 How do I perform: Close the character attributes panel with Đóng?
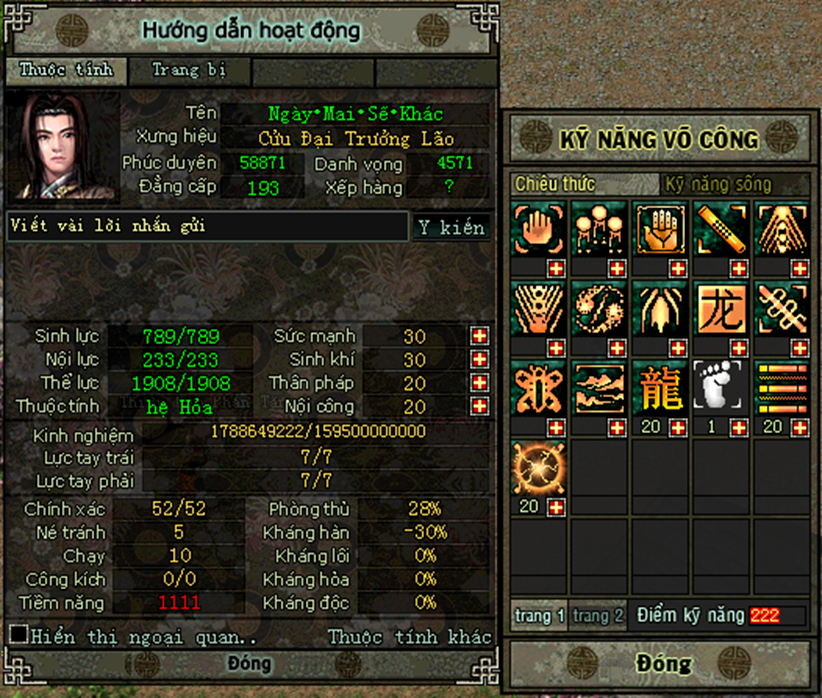[x=249, y=664]
